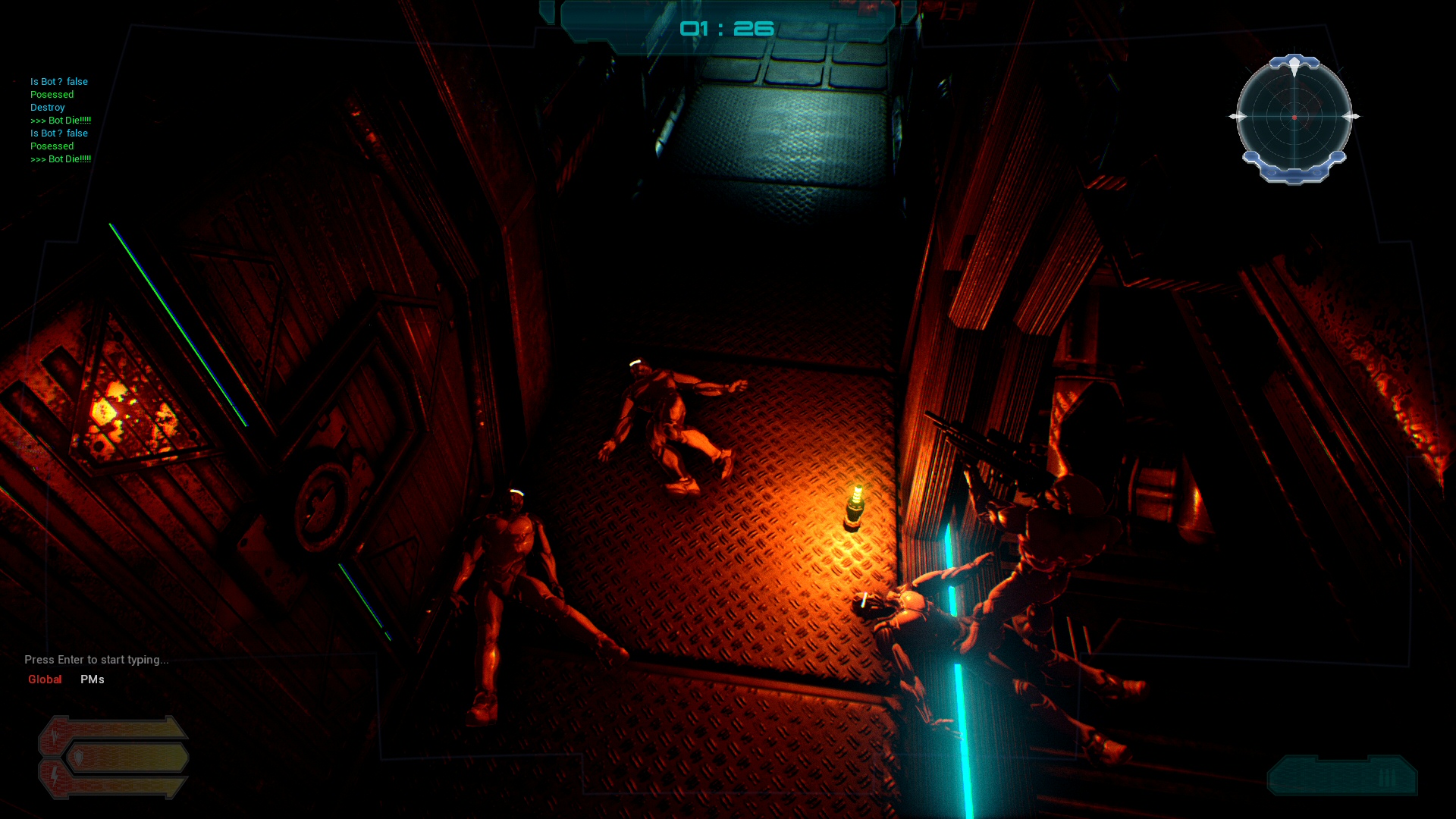Image resolution: width=1456 pixels, height=819 pixels.
Task: Click the chat box to start typing
Action: (x=96, y=660)
